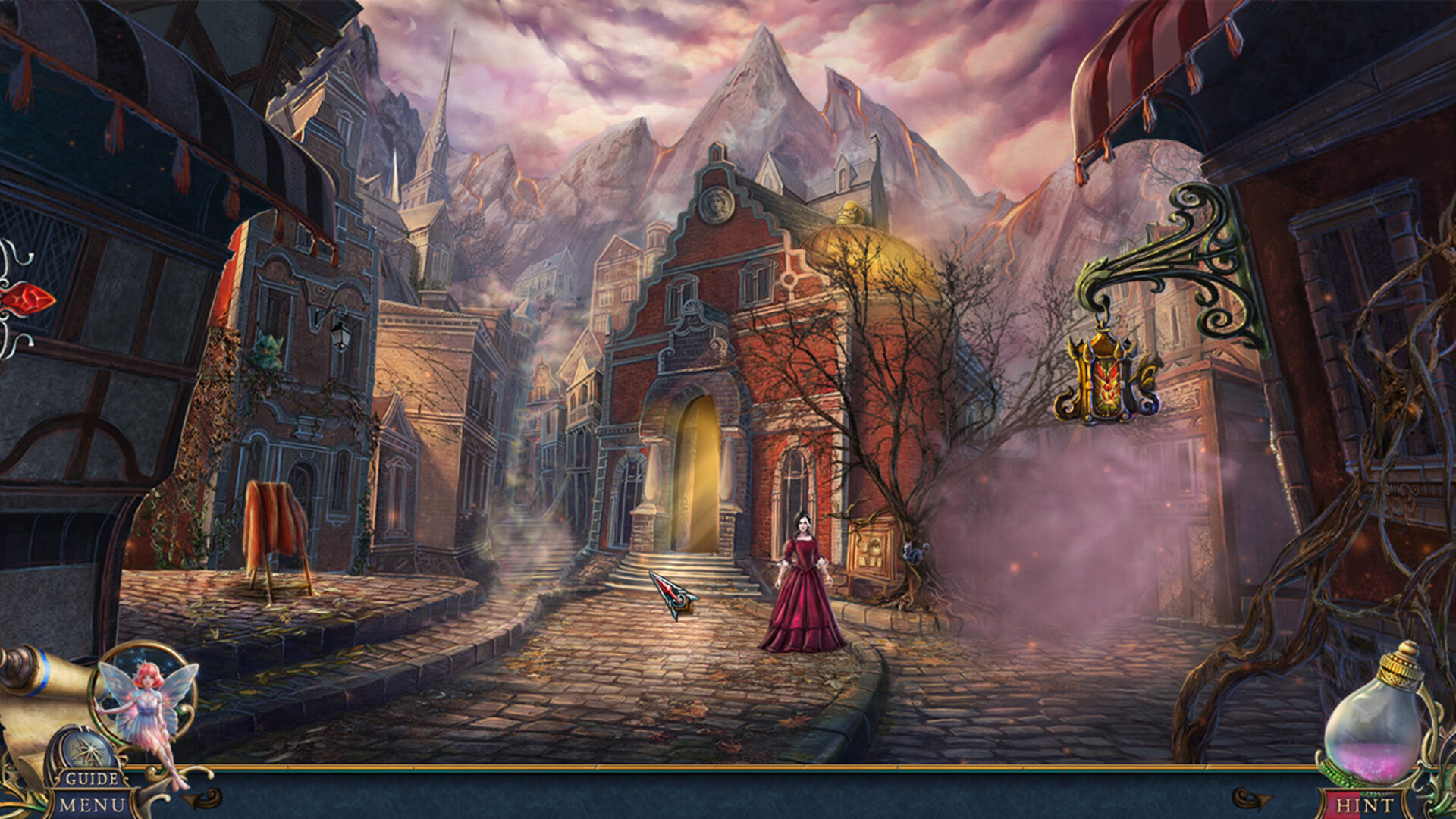Click the notice board beside the red building

pos(871,547)
